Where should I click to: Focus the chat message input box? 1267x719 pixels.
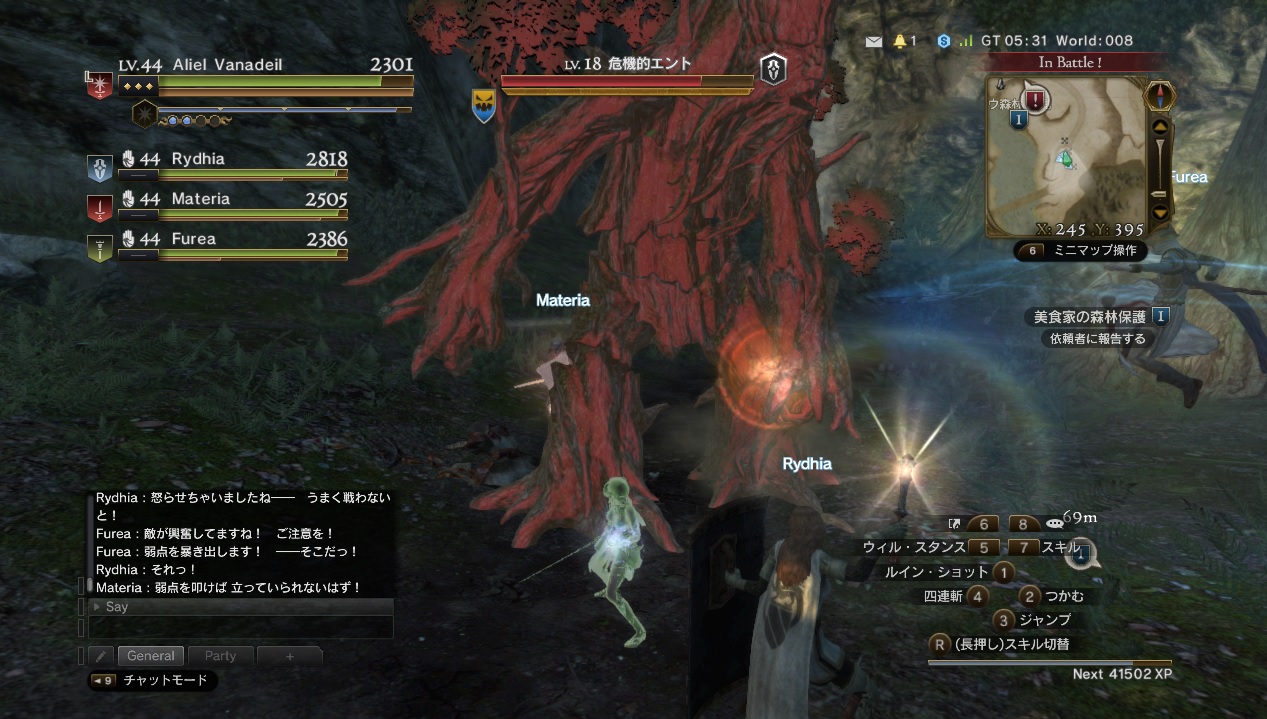[240, 627]
